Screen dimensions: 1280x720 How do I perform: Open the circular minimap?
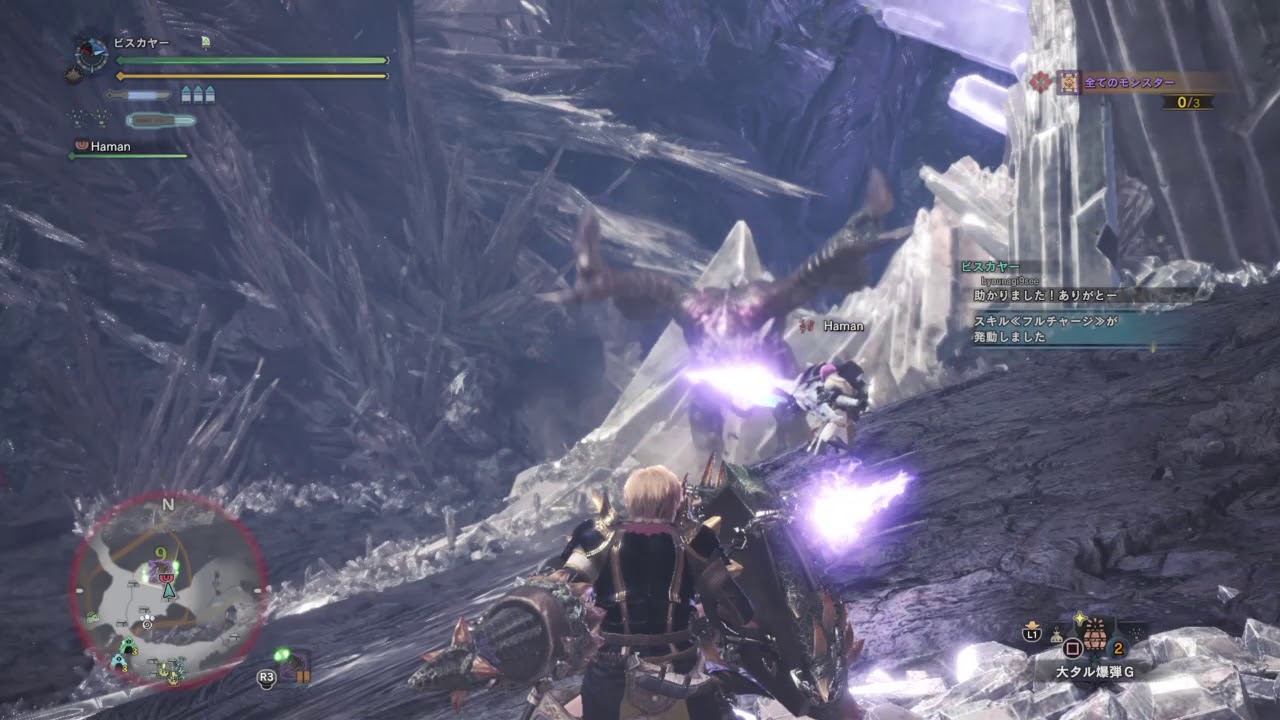168,590
